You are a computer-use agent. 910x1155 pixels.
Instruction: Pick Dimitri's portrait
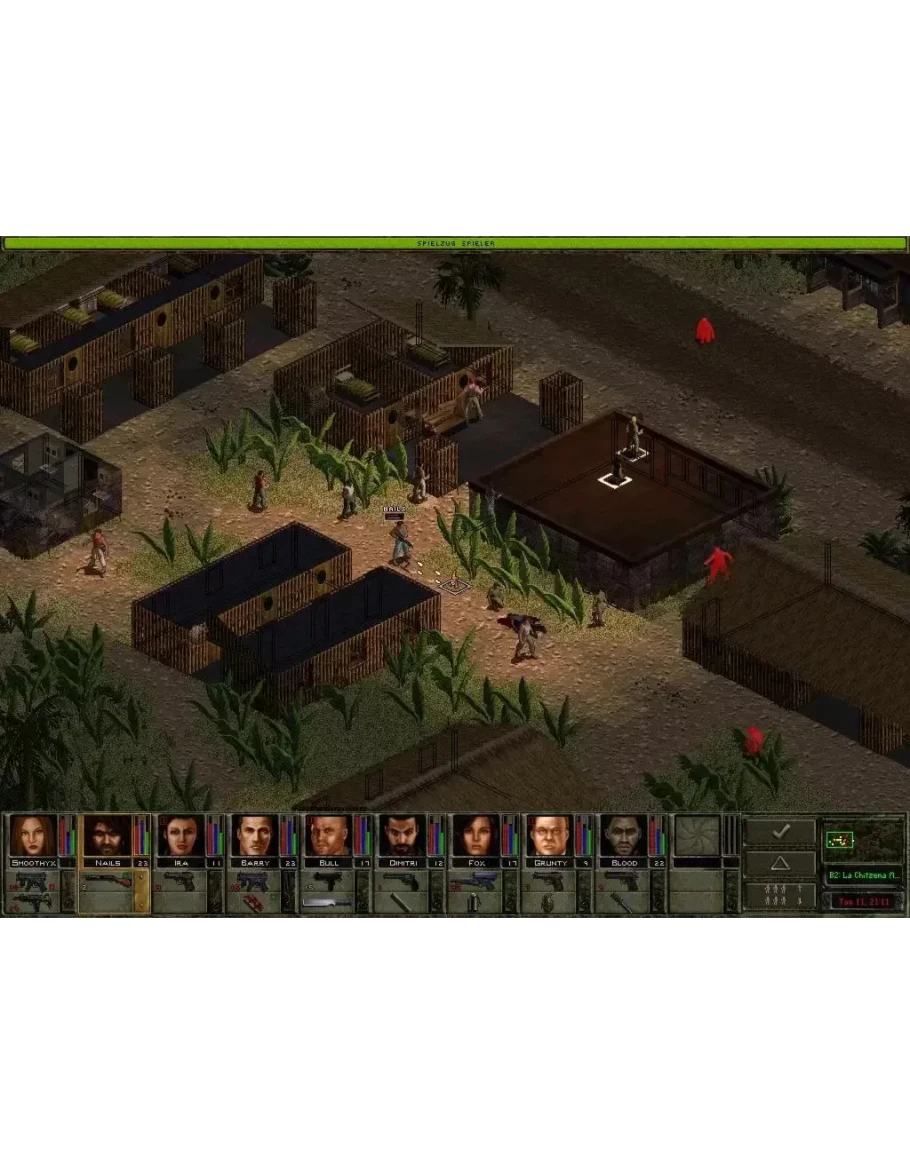(x=402, y=836)
